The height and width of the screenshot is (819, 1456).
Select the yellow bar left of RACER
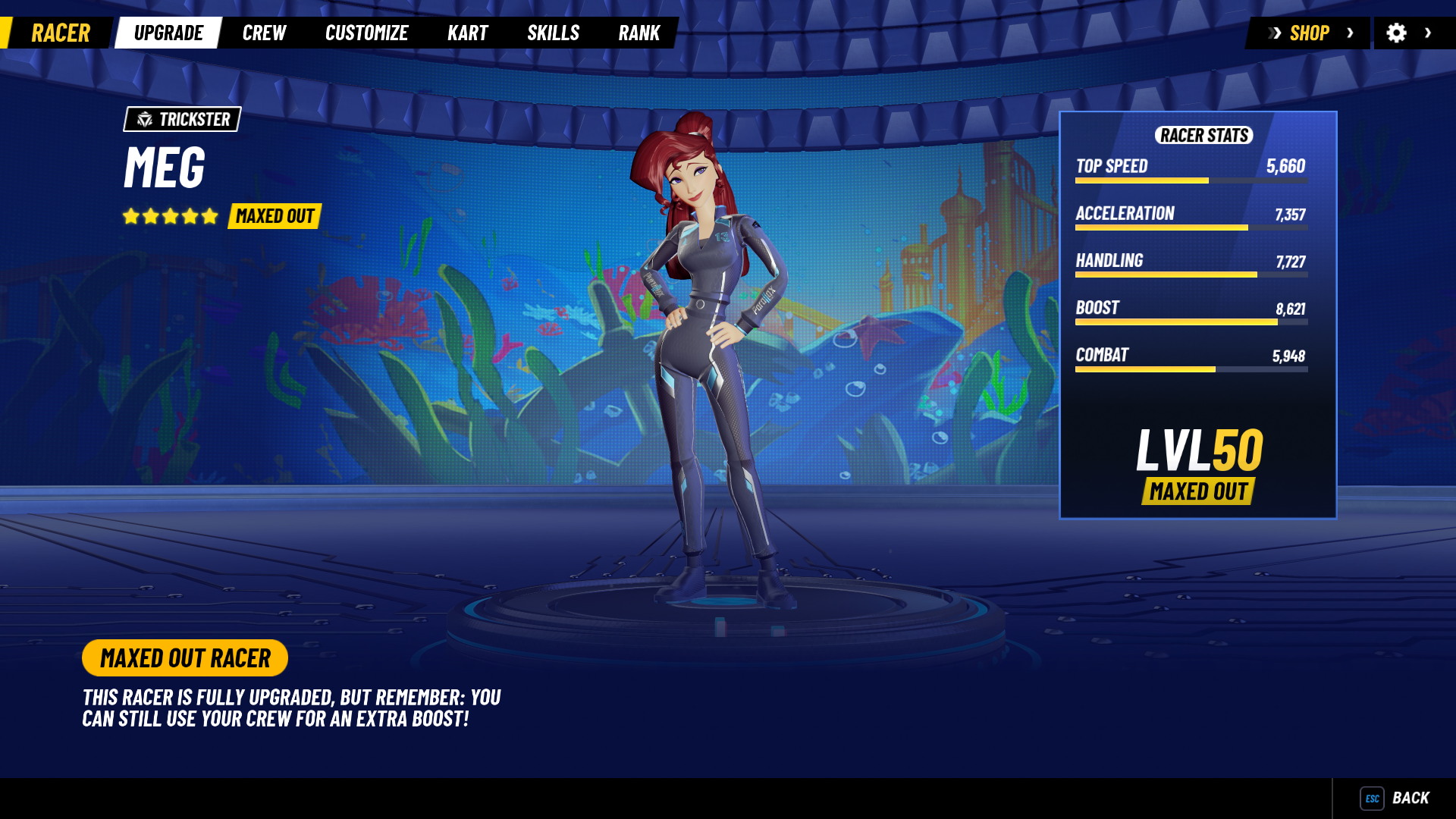[6, 33]
